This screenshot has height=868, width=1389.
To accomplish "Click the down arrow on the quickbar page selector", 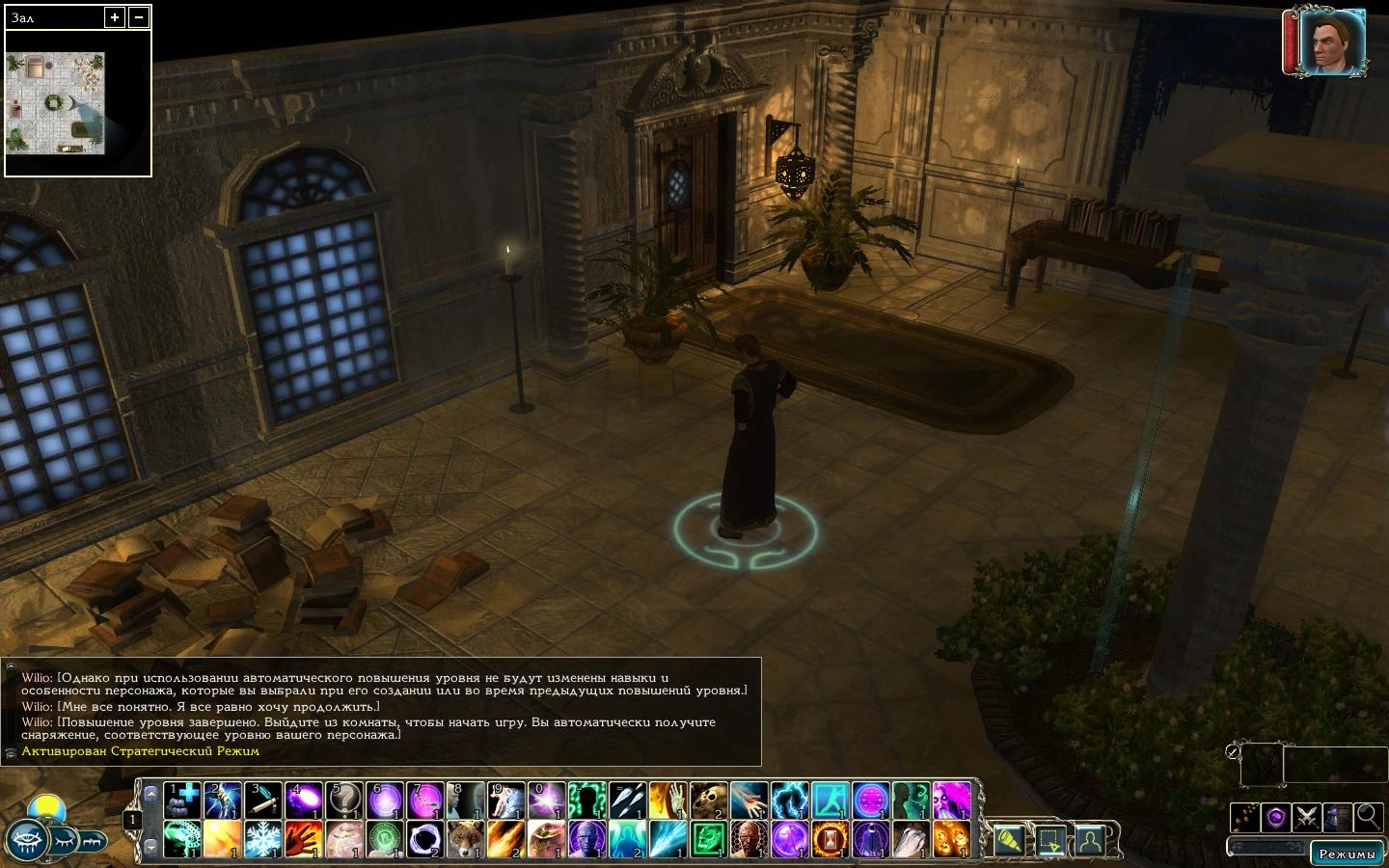I will tap(151, 848).
